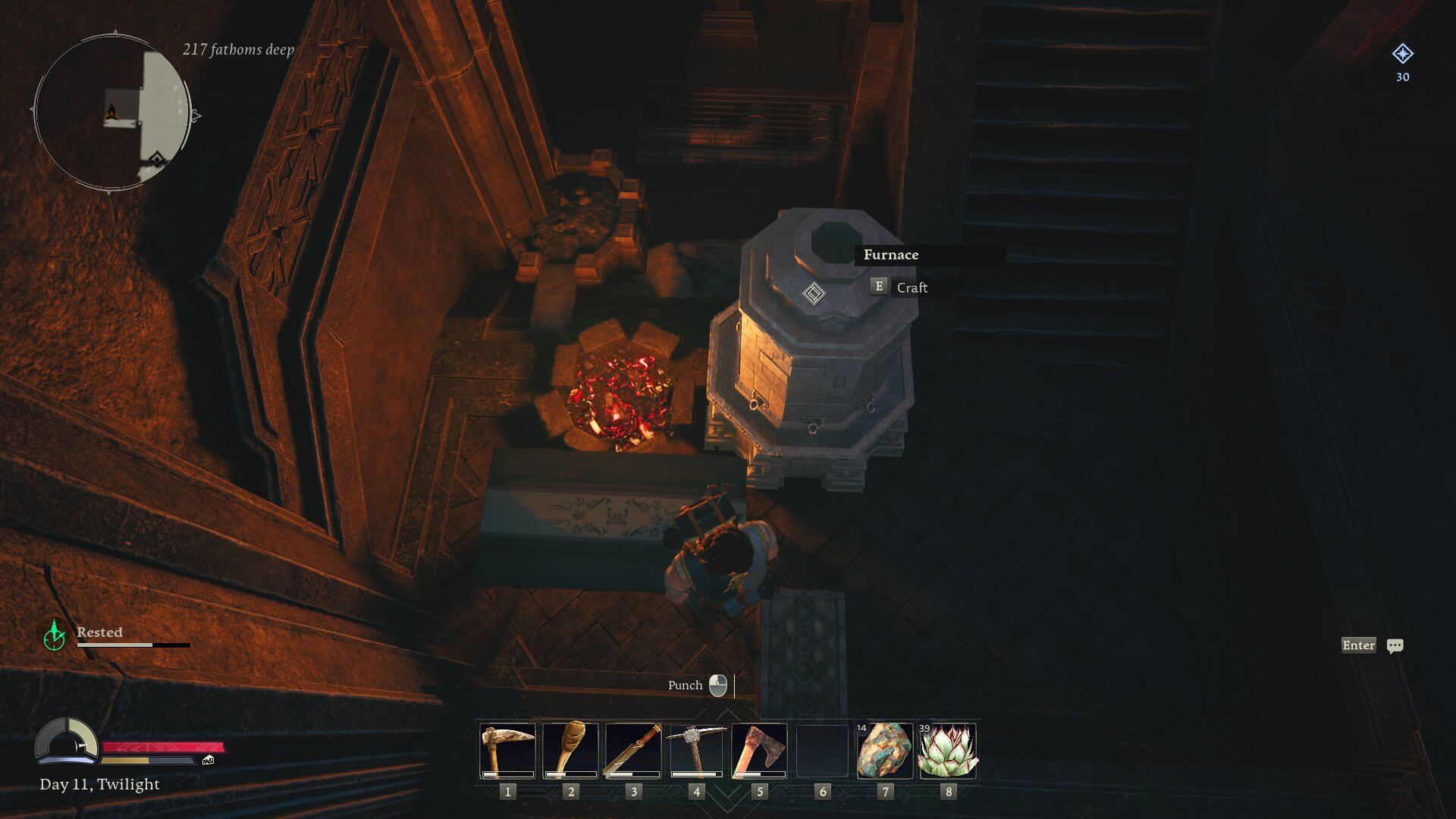Select the bone pickaxe in hotbar slot 1
The image size is (1456, 819).
click(507, 751)
